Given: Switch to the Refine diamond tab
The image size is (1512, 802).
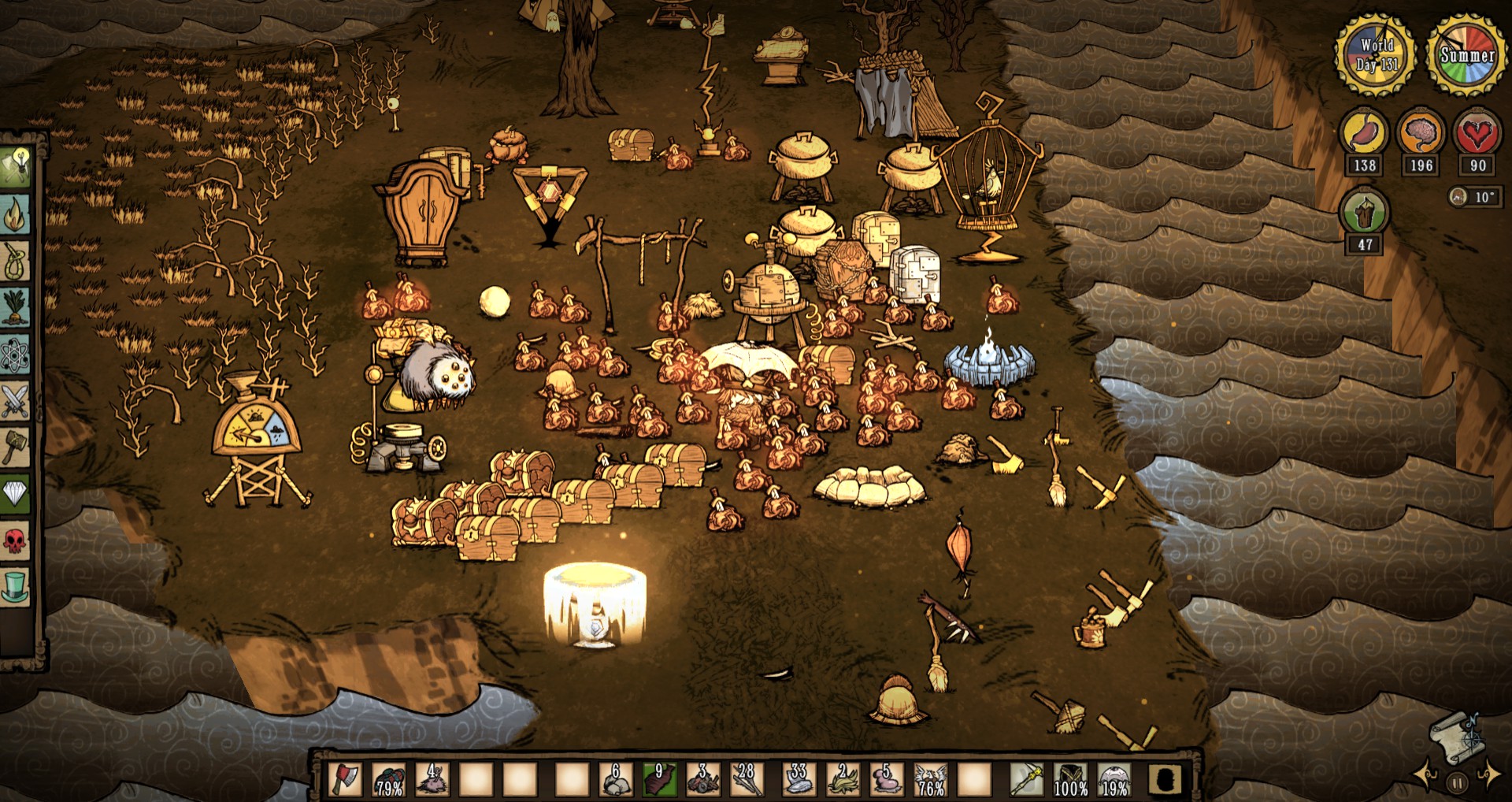Looking at the screenshot, I should (x=16, y=494).
